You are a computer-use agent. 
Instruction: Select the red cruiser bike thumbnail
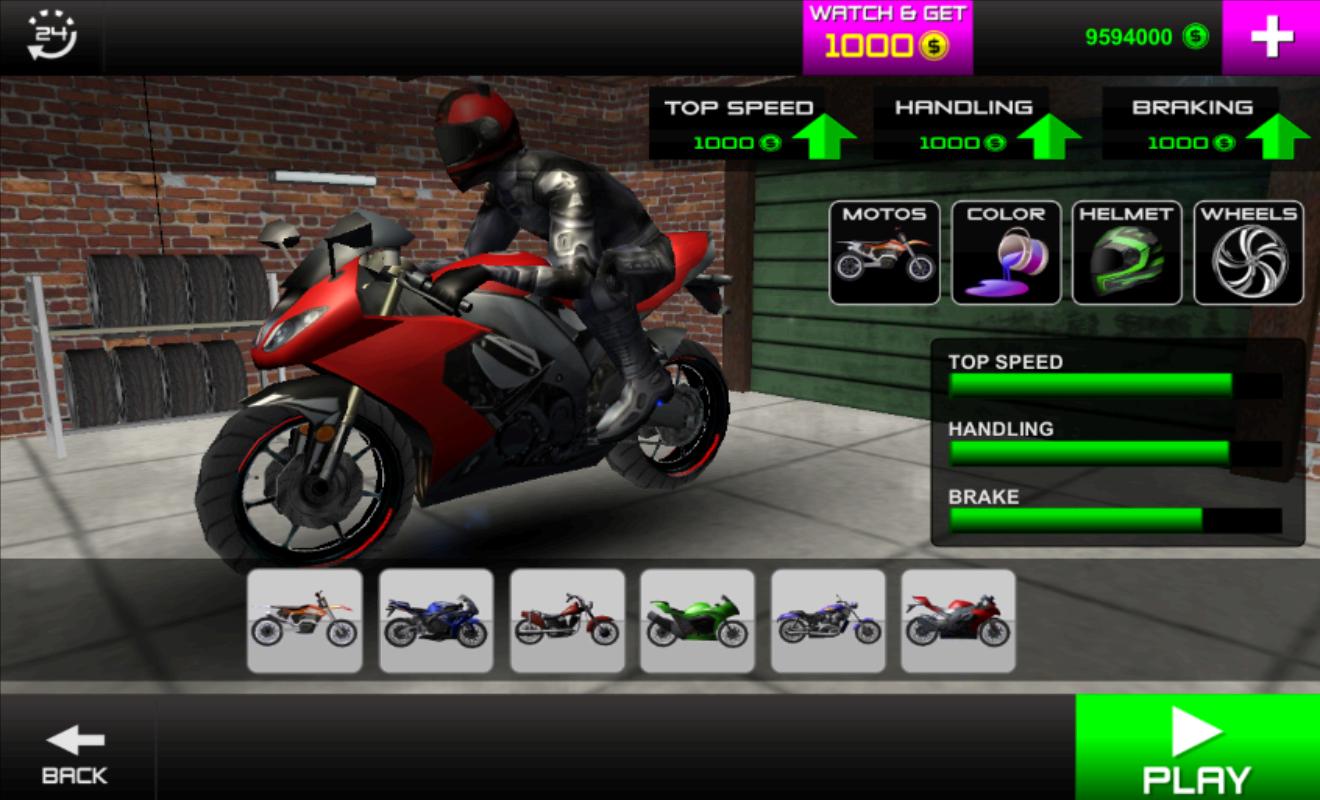(566, 620)
